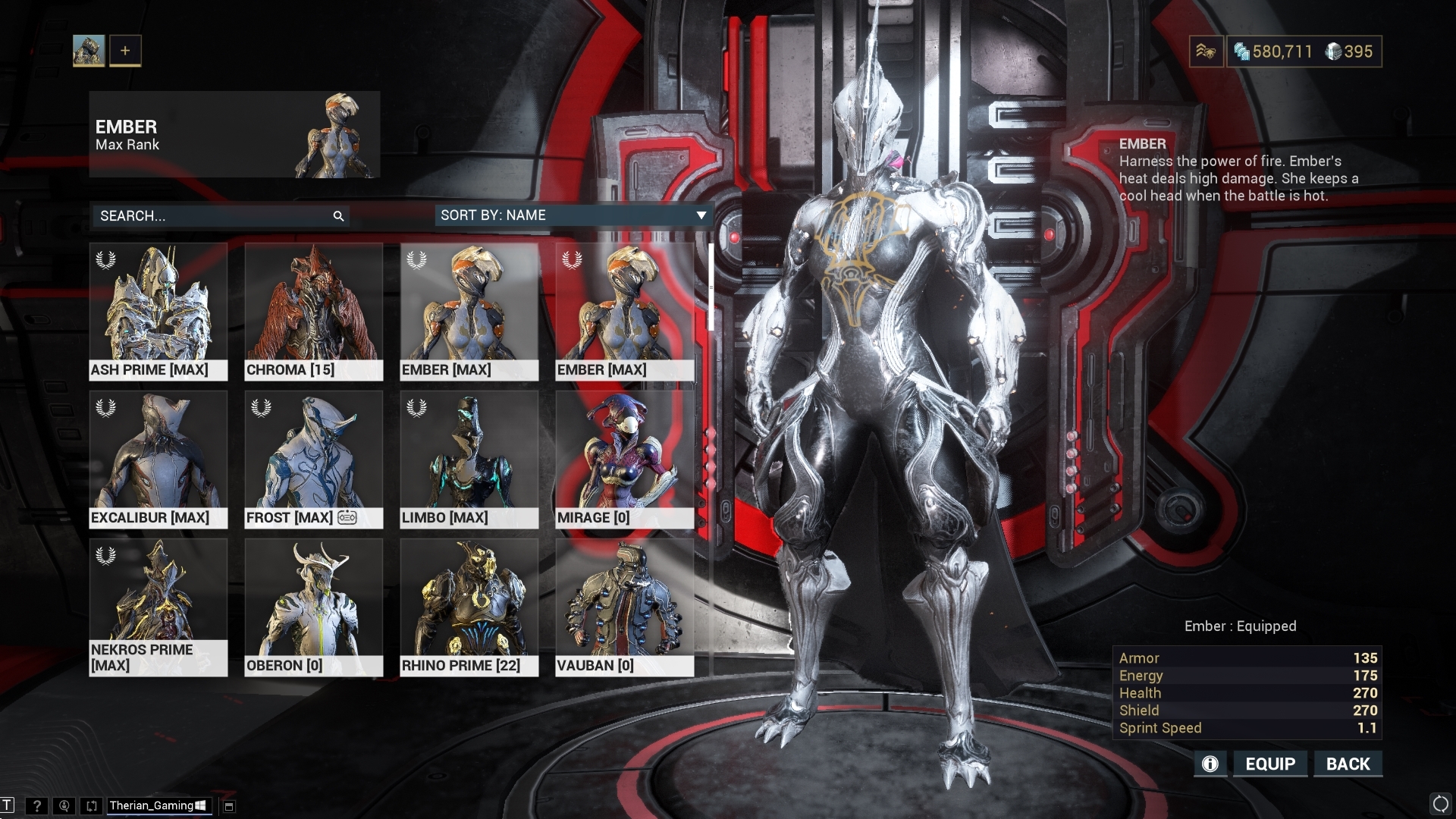Open the info button beside EQUIP
1456x819 pixels.
click(x=1210, y=764)
